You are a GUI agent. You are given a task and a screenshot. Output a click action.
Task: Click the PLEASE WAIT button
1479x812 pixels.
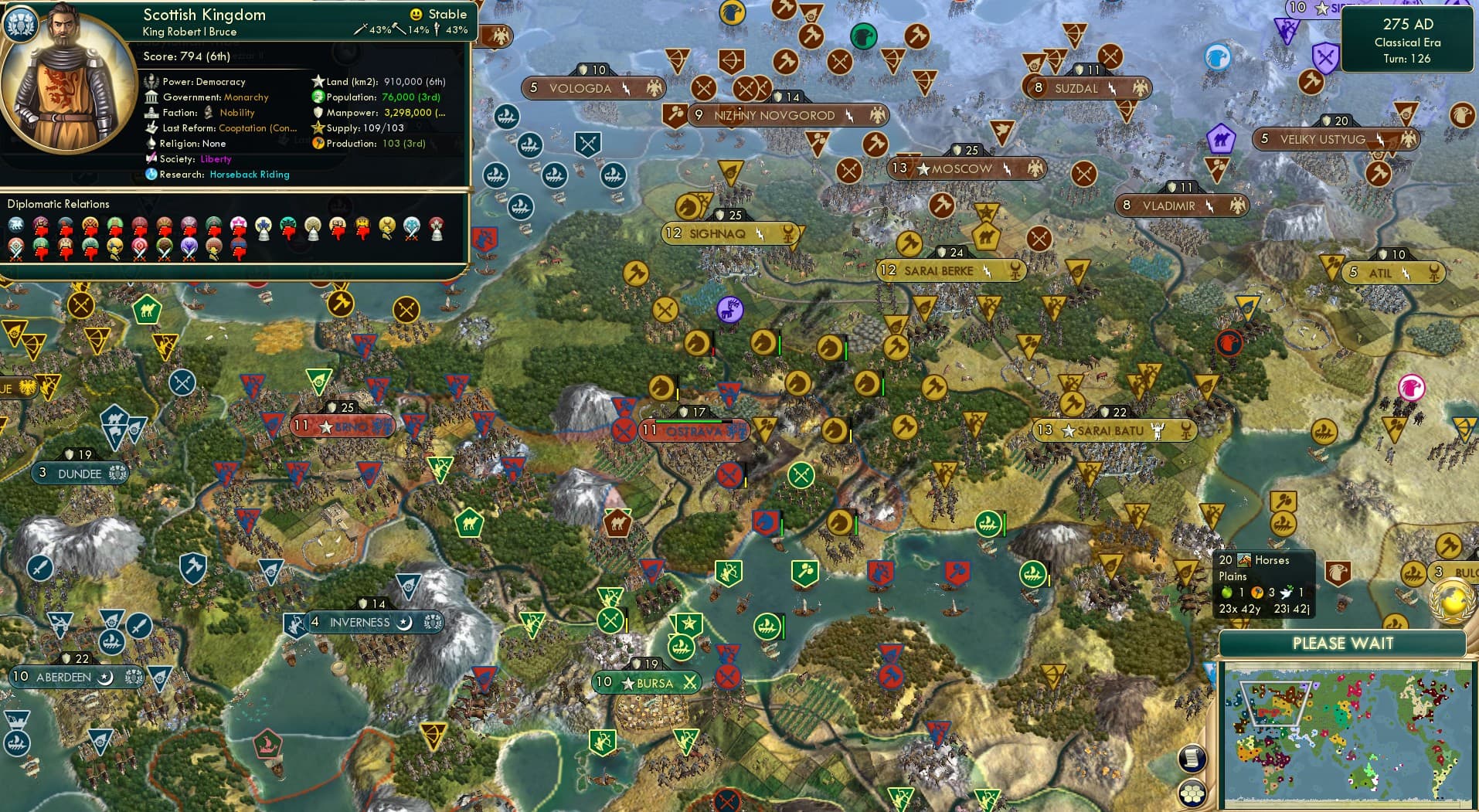point(1342,643)
